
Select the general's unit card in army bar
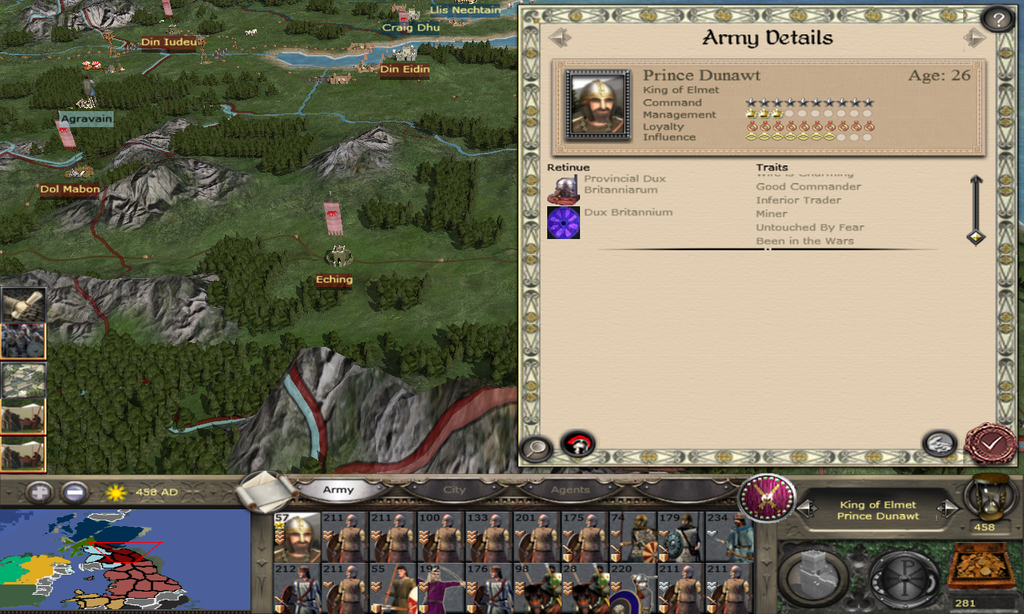297,538
